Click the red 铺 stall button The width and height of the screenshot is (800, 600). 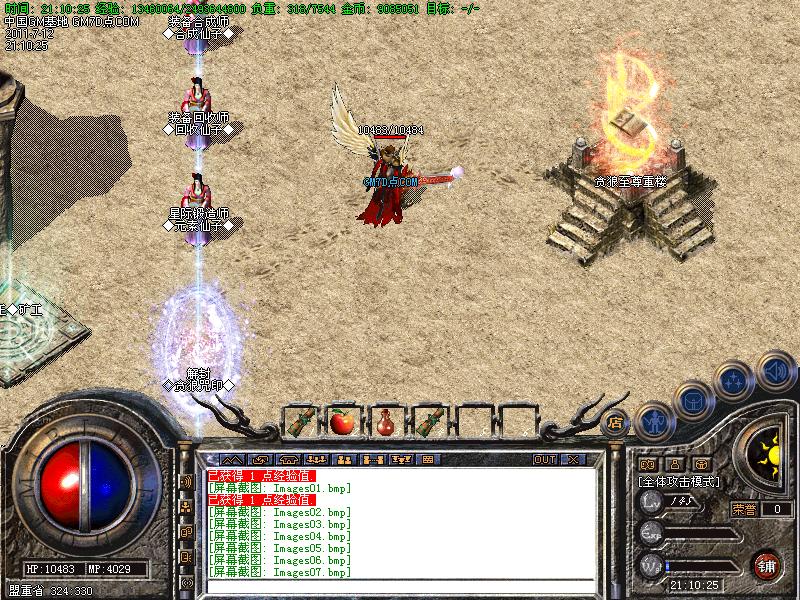point(768,565)
